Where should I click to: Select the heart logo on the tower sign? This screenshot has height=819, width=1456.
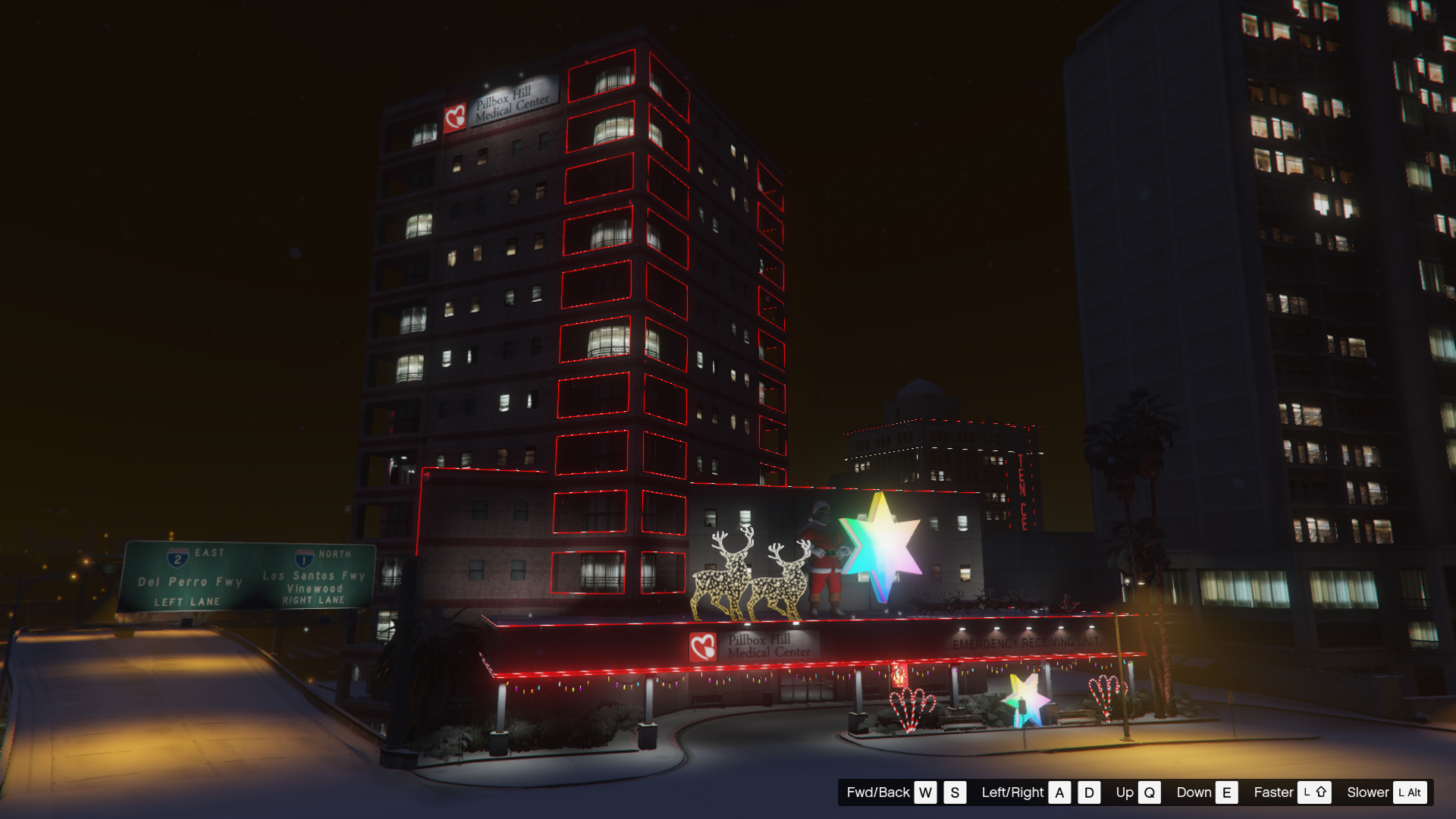pos(455,115)
